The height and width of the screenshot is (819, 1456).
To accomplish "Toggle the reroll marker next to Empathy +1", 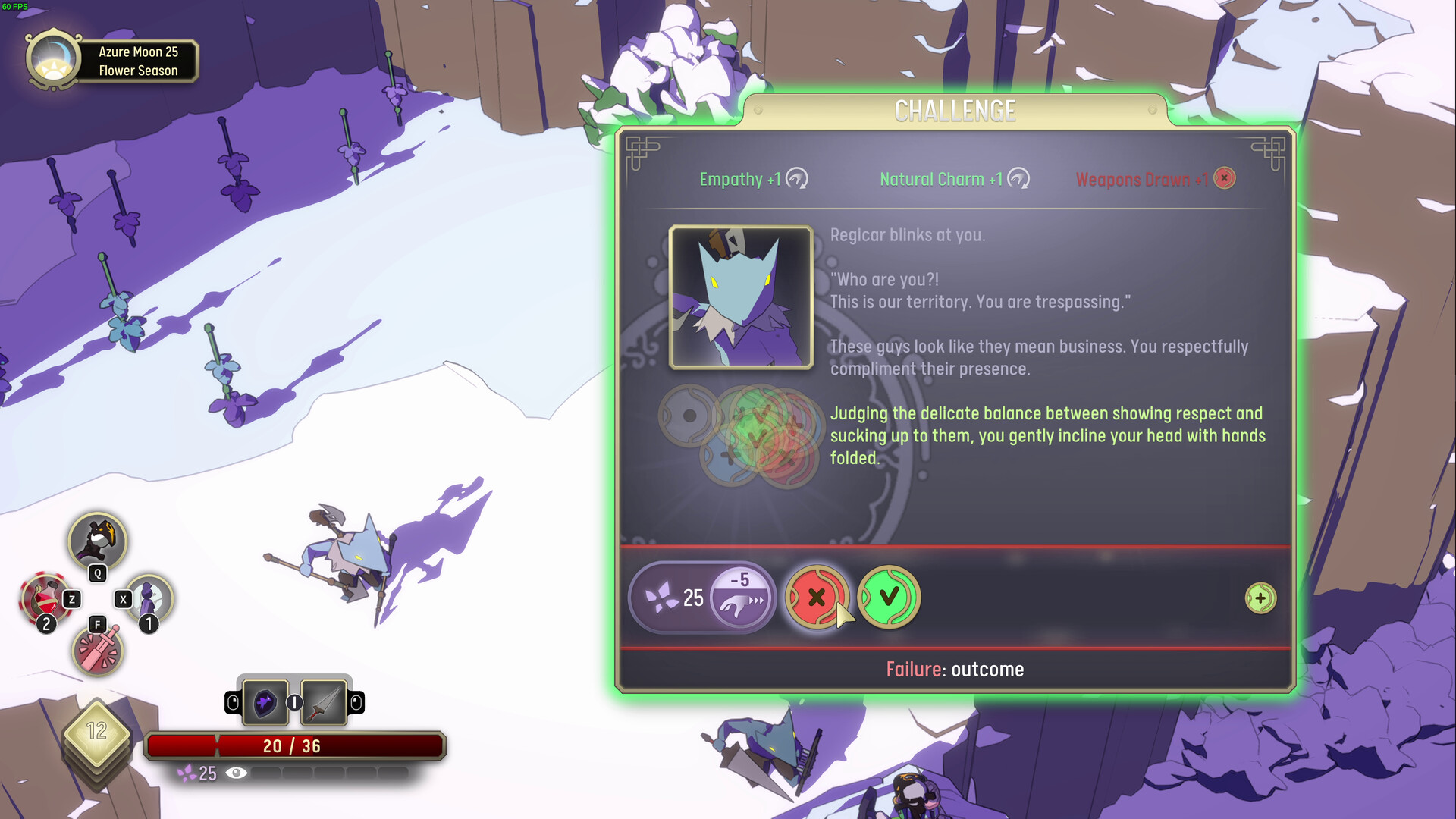I will (797, 179).
